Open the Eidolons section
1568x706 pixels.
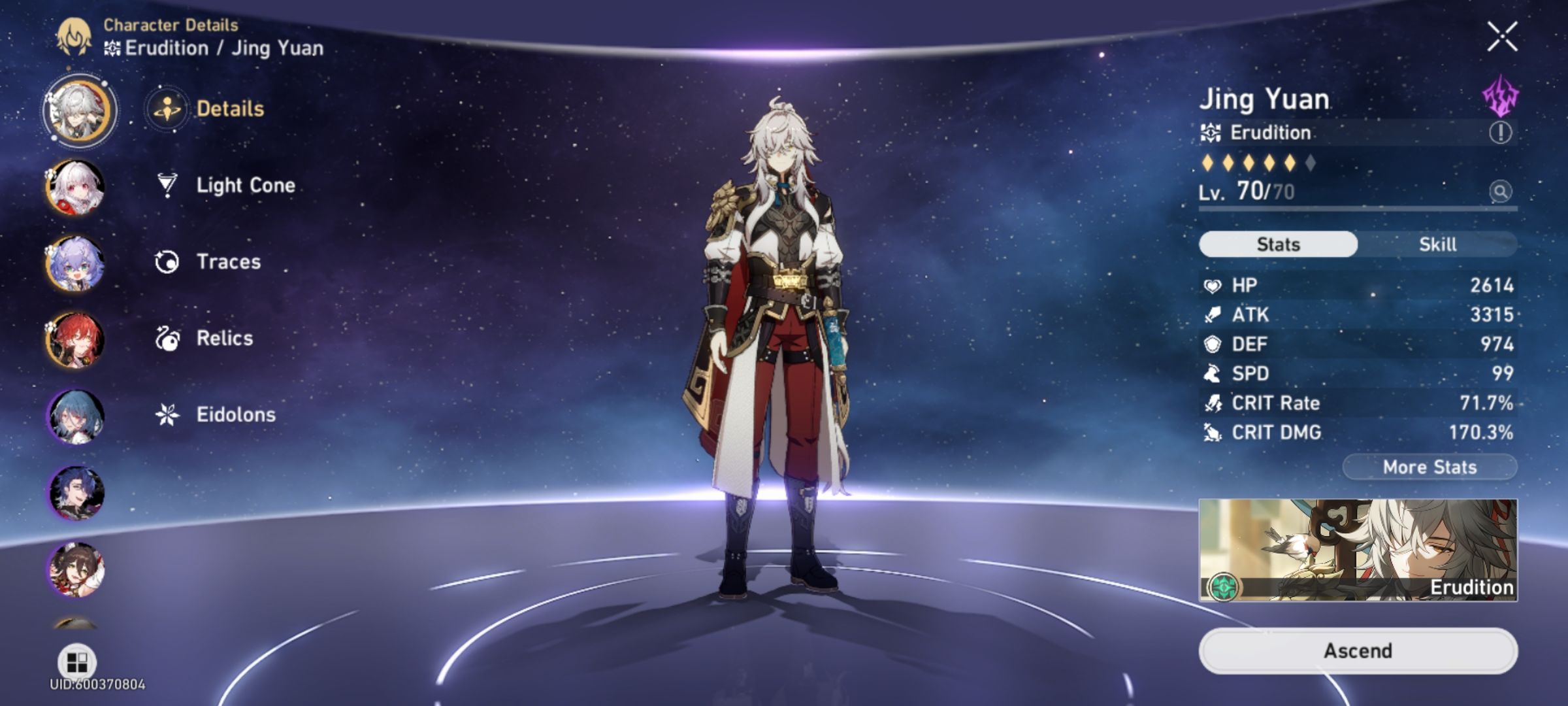click(235, 414)
